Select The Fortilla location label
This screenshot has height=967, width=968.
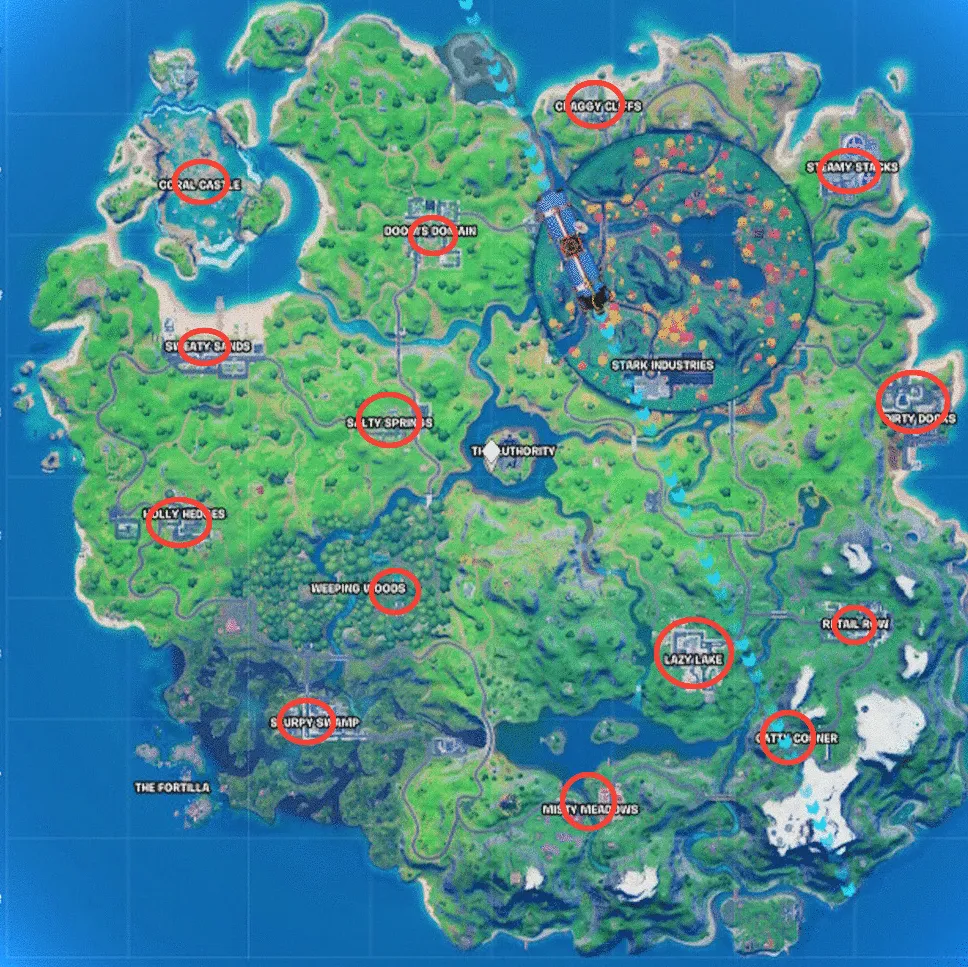click(172, 788)
